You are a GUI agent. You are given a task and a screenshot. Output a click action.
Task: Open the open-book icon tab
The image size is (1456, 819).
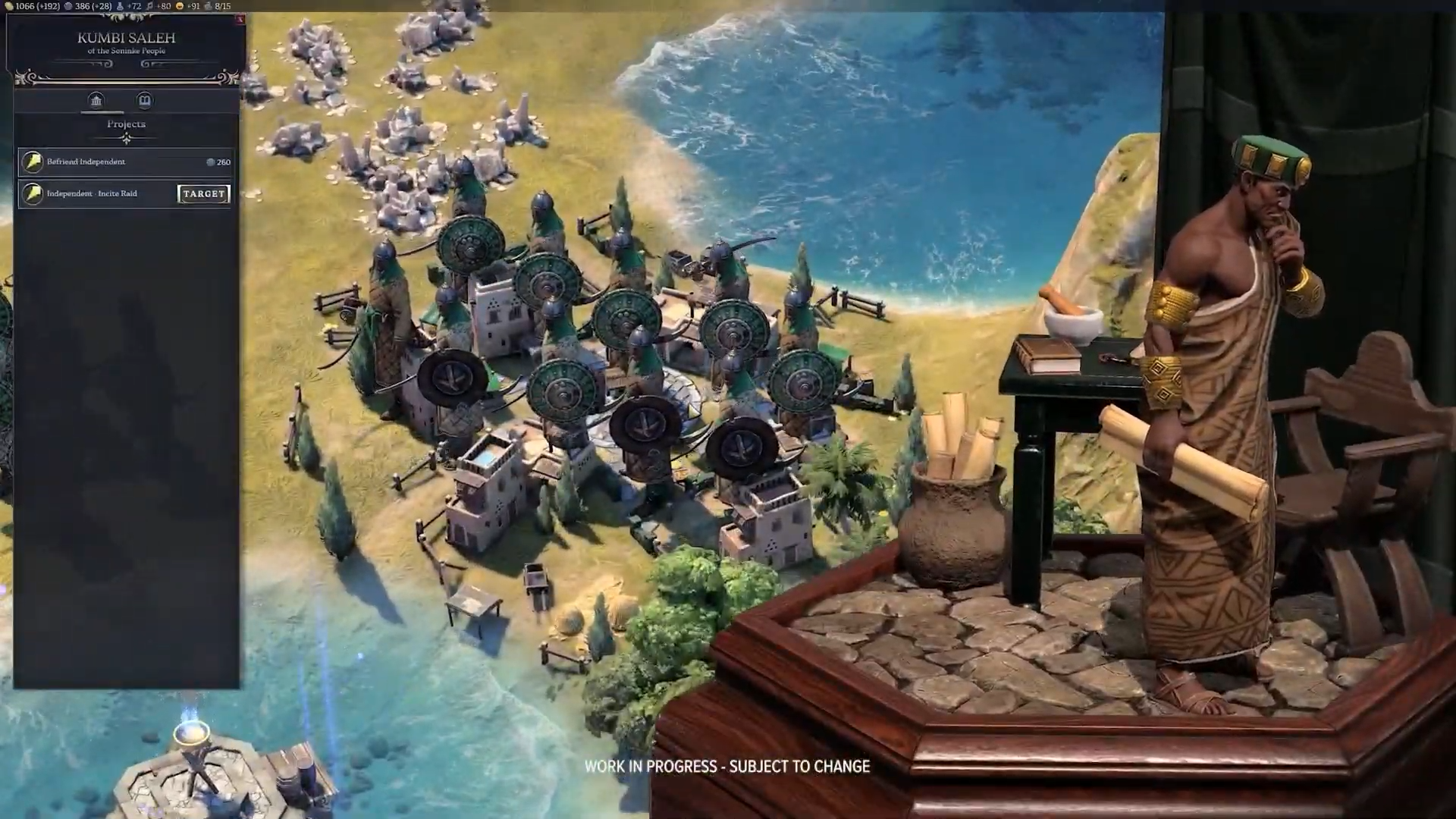144,101
